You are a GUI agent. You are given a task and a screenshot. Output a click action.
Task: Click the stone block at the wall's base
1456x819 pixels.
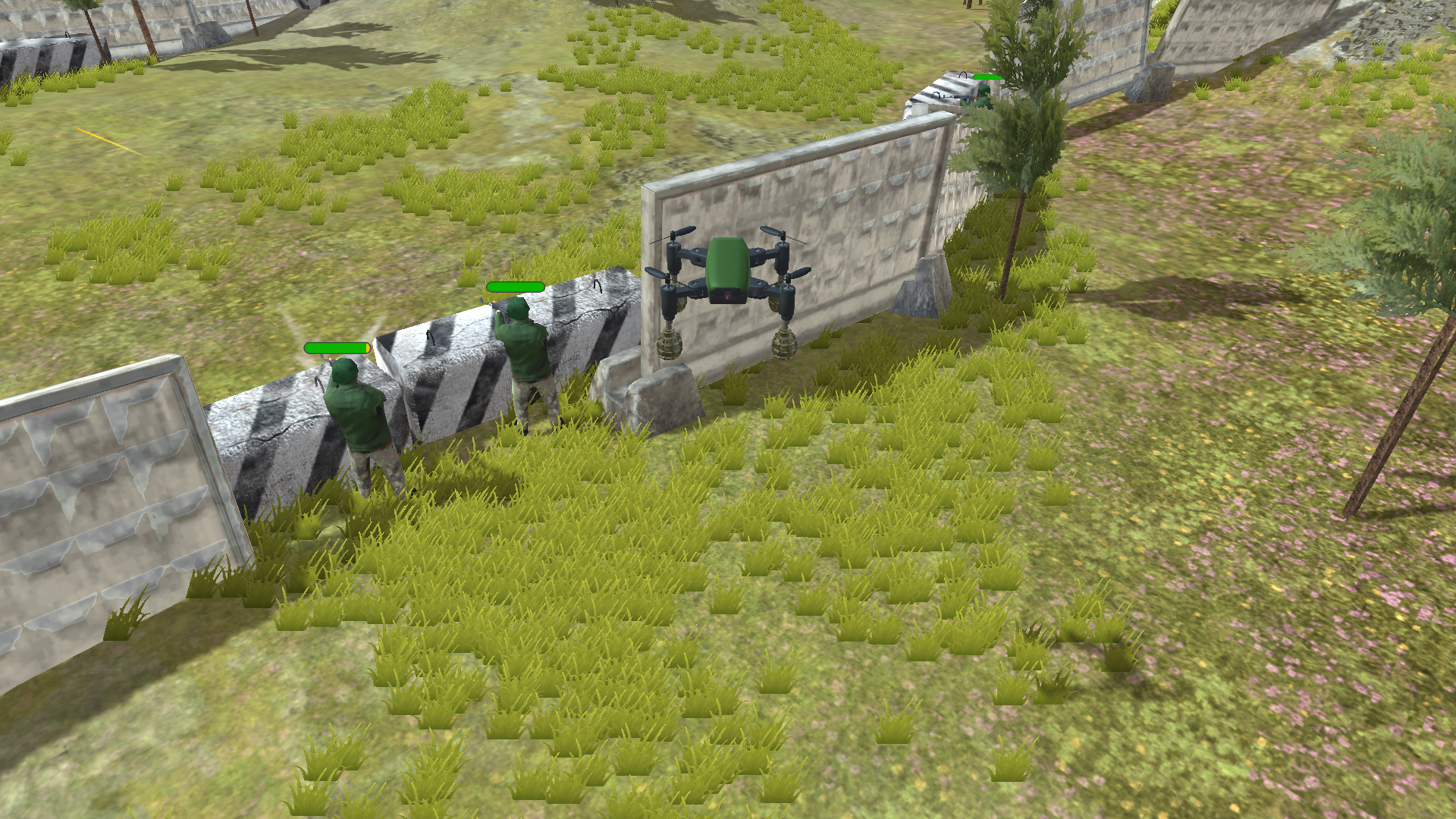tap(667, 394)
